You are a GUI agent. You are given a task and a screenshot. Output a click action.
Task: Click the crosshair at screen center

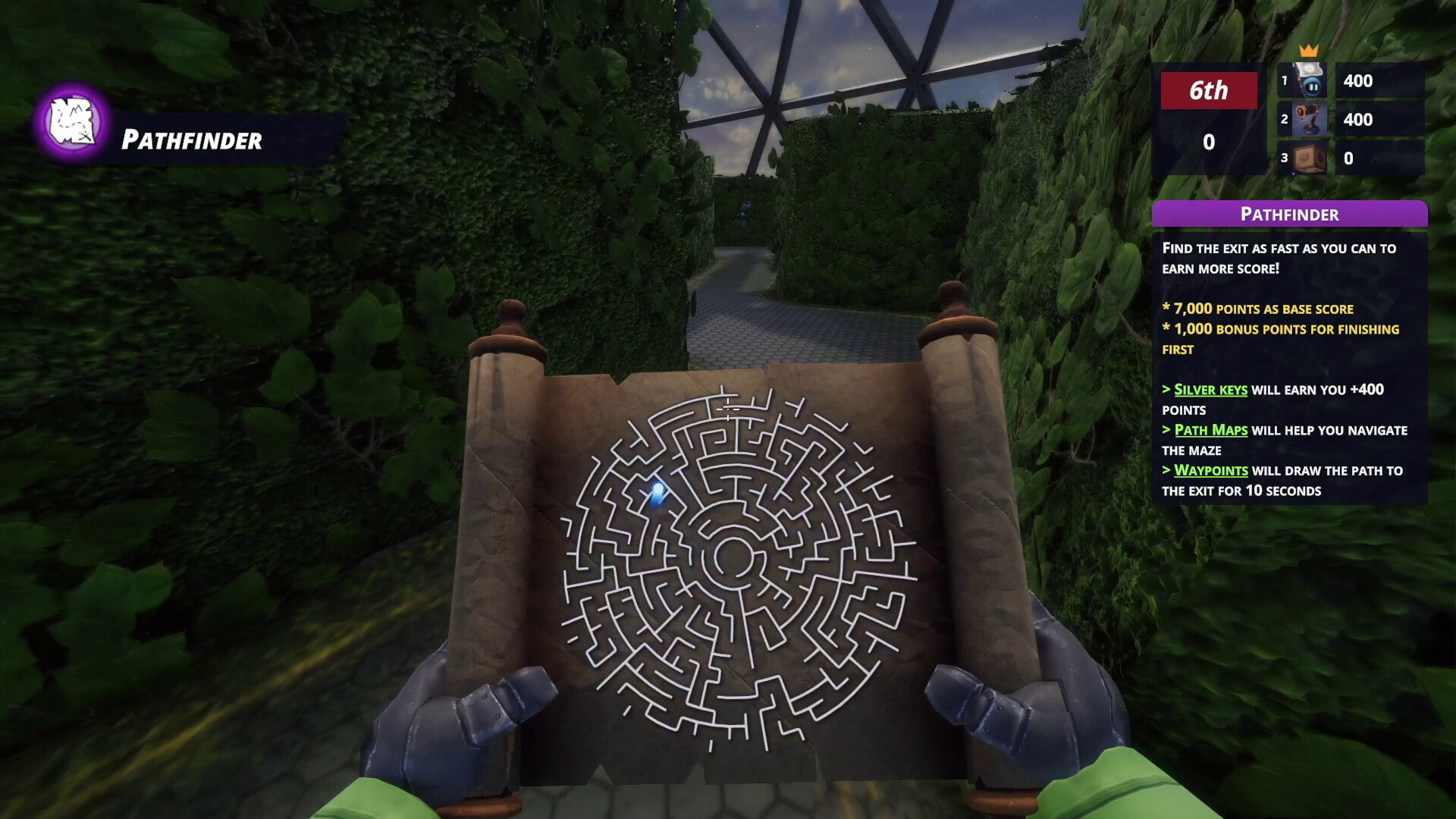(728, 409)
